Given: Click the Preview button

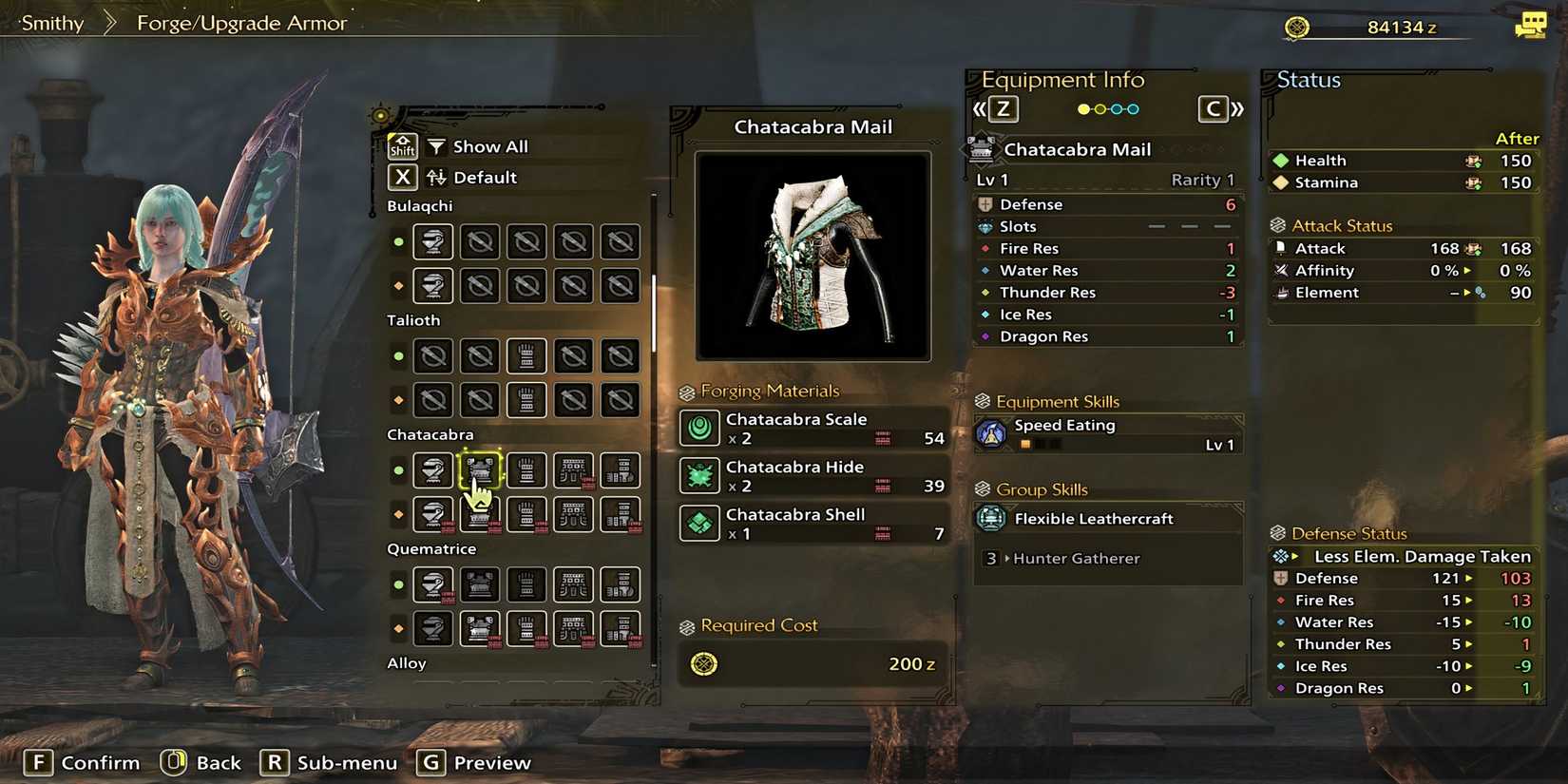Looking at the screenshot, I should (x=473, y=762).
